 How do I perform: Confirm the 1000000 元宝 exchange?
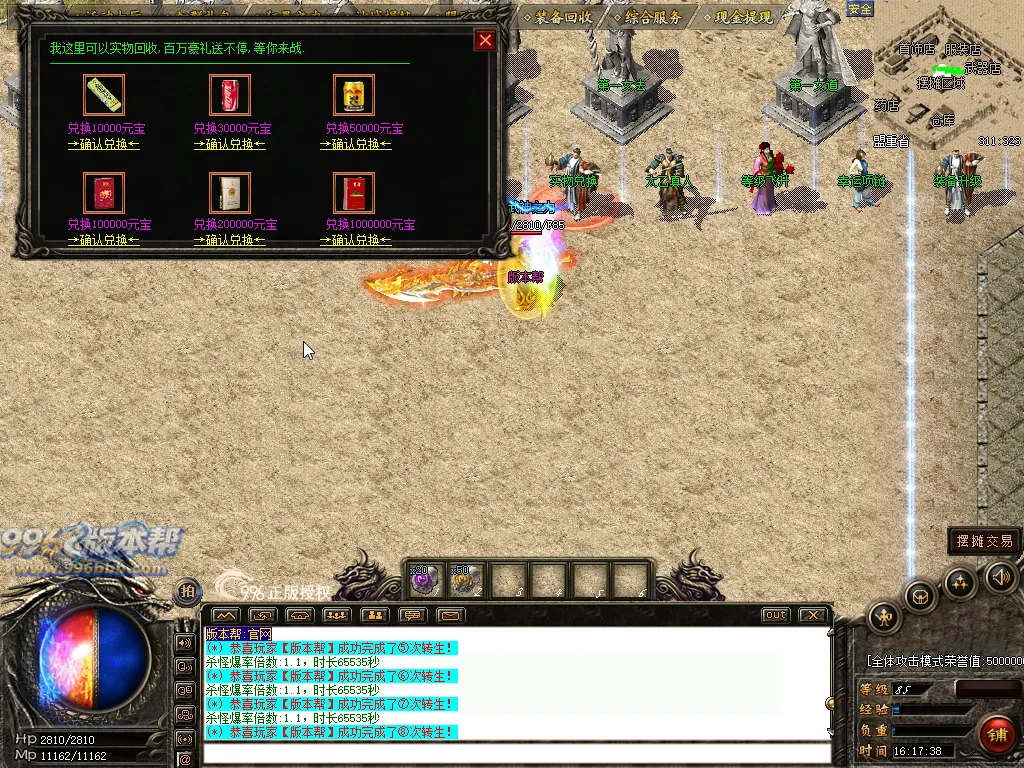coord(355,240)
